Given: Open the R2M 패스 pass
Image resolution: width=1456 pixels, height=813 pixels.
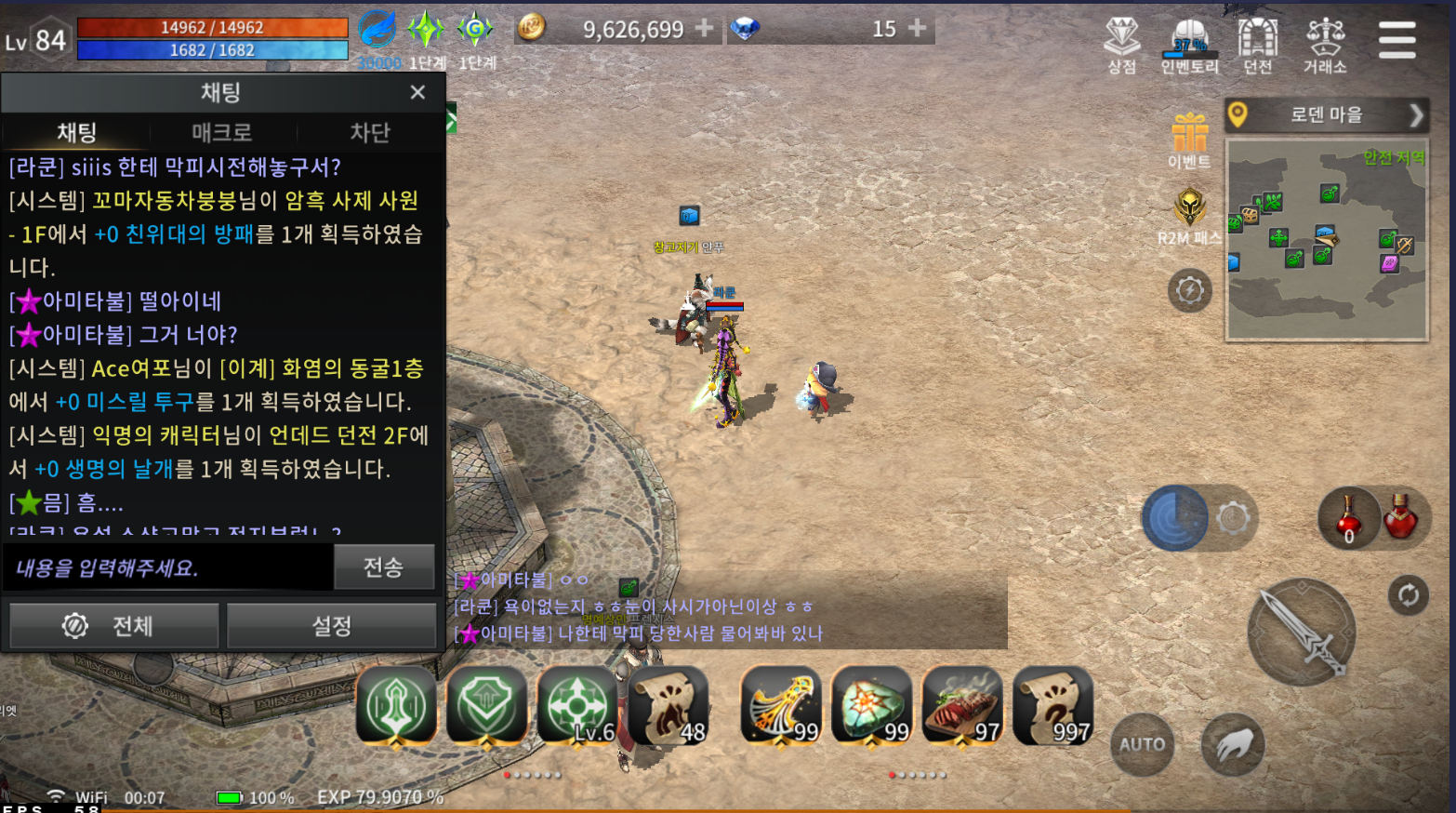Looking at the screenshot, I should point(1189,214).
